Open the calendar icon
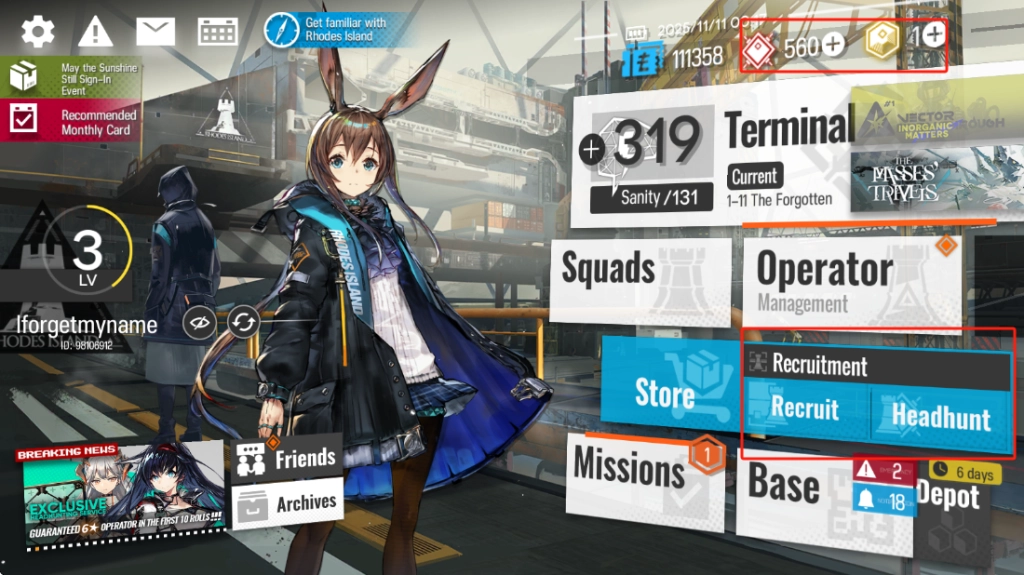The image size is (1024, 575). [217, 31]
